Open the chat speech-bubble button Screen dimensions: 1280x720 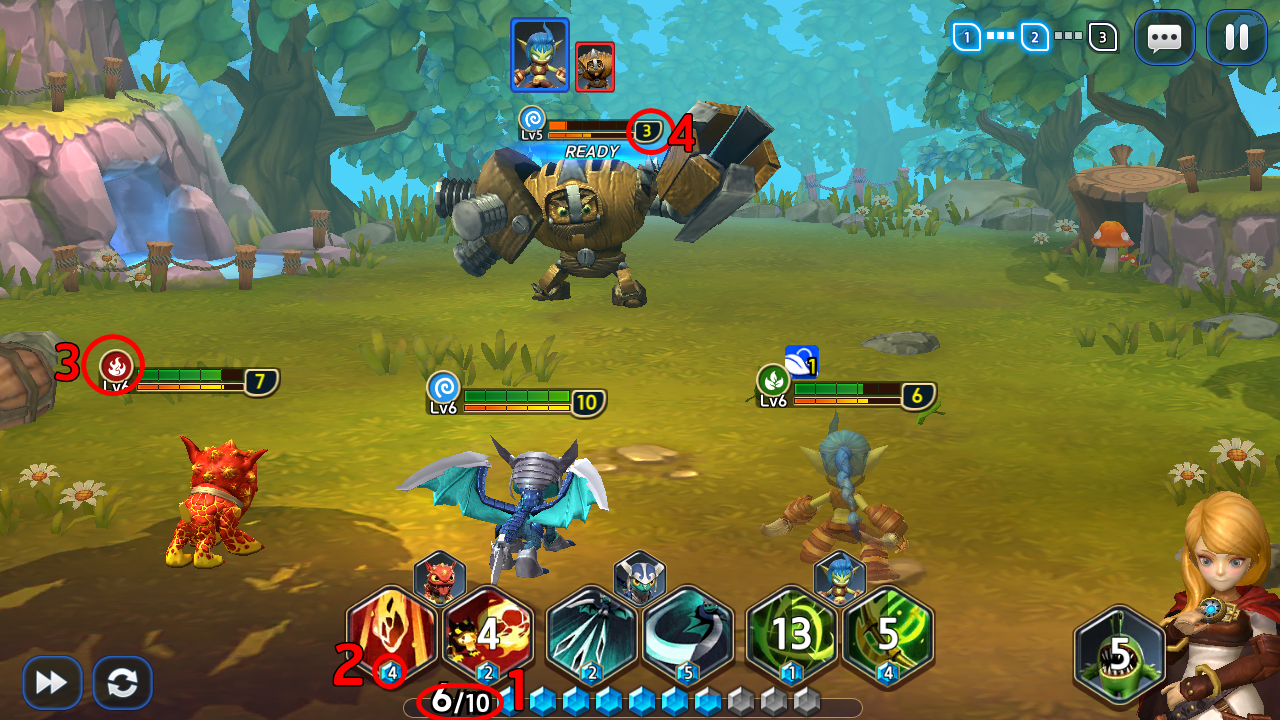(x=1164, y=38)
